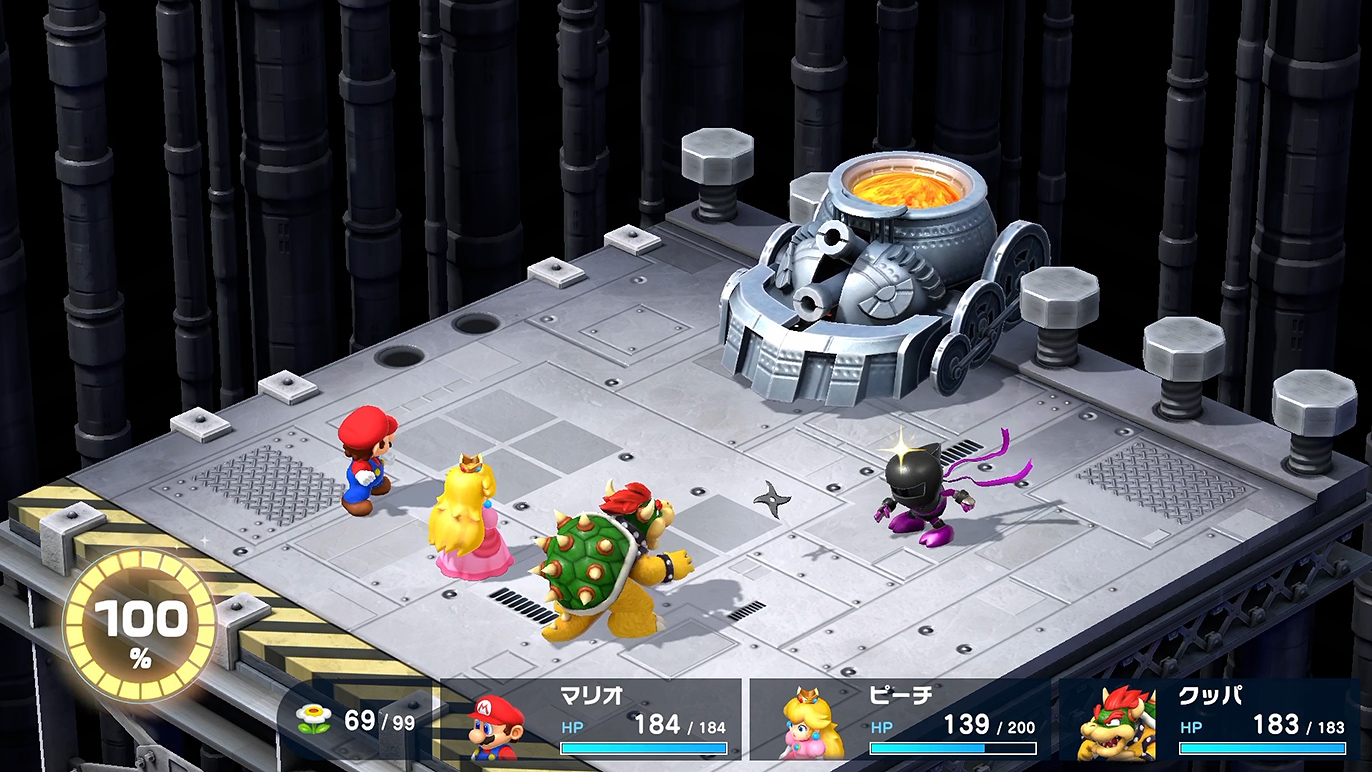Select Mario's portrait in the party panel
Viewport: 1372px width, 772px height.
coord(497,727)
